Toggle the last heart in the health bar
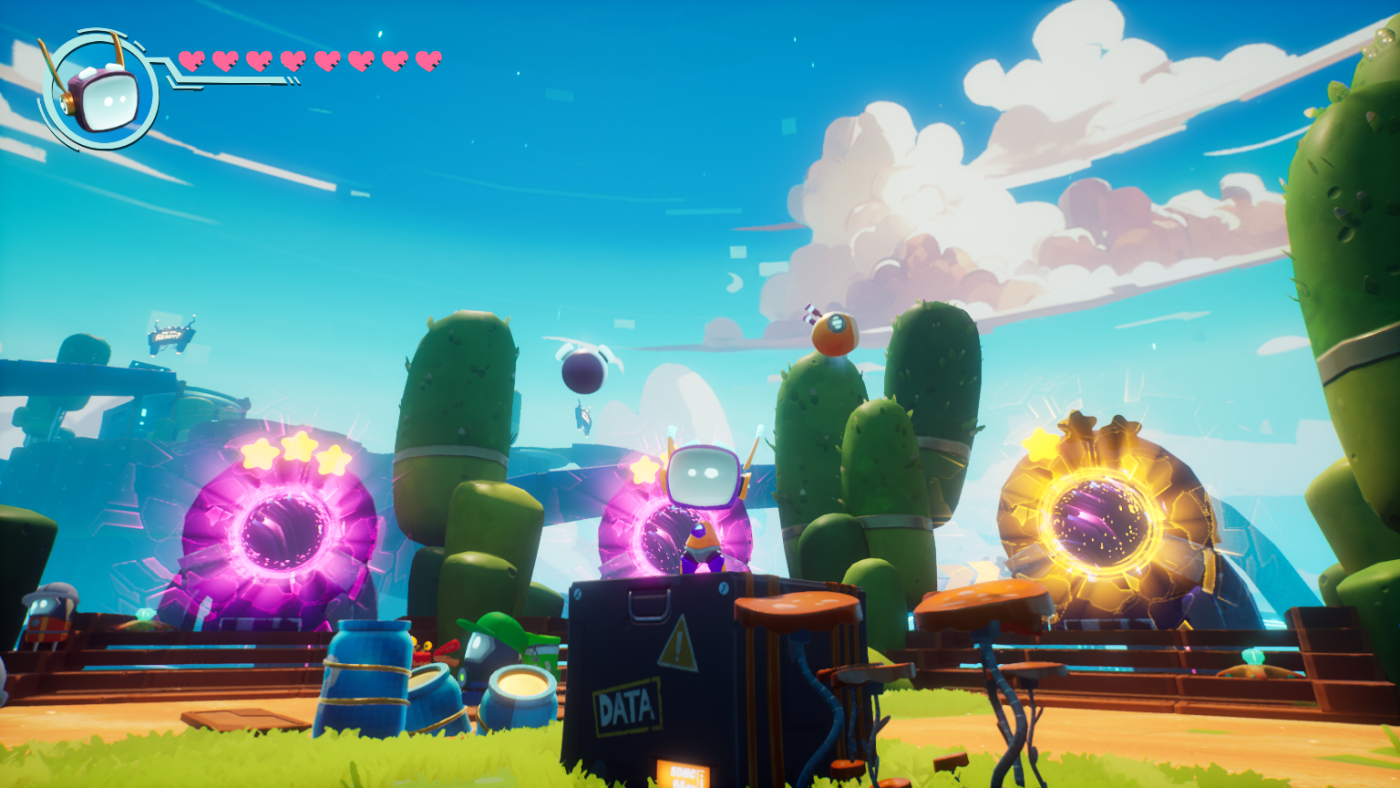Screen dimensions: 1400x788 click(430, 58)
